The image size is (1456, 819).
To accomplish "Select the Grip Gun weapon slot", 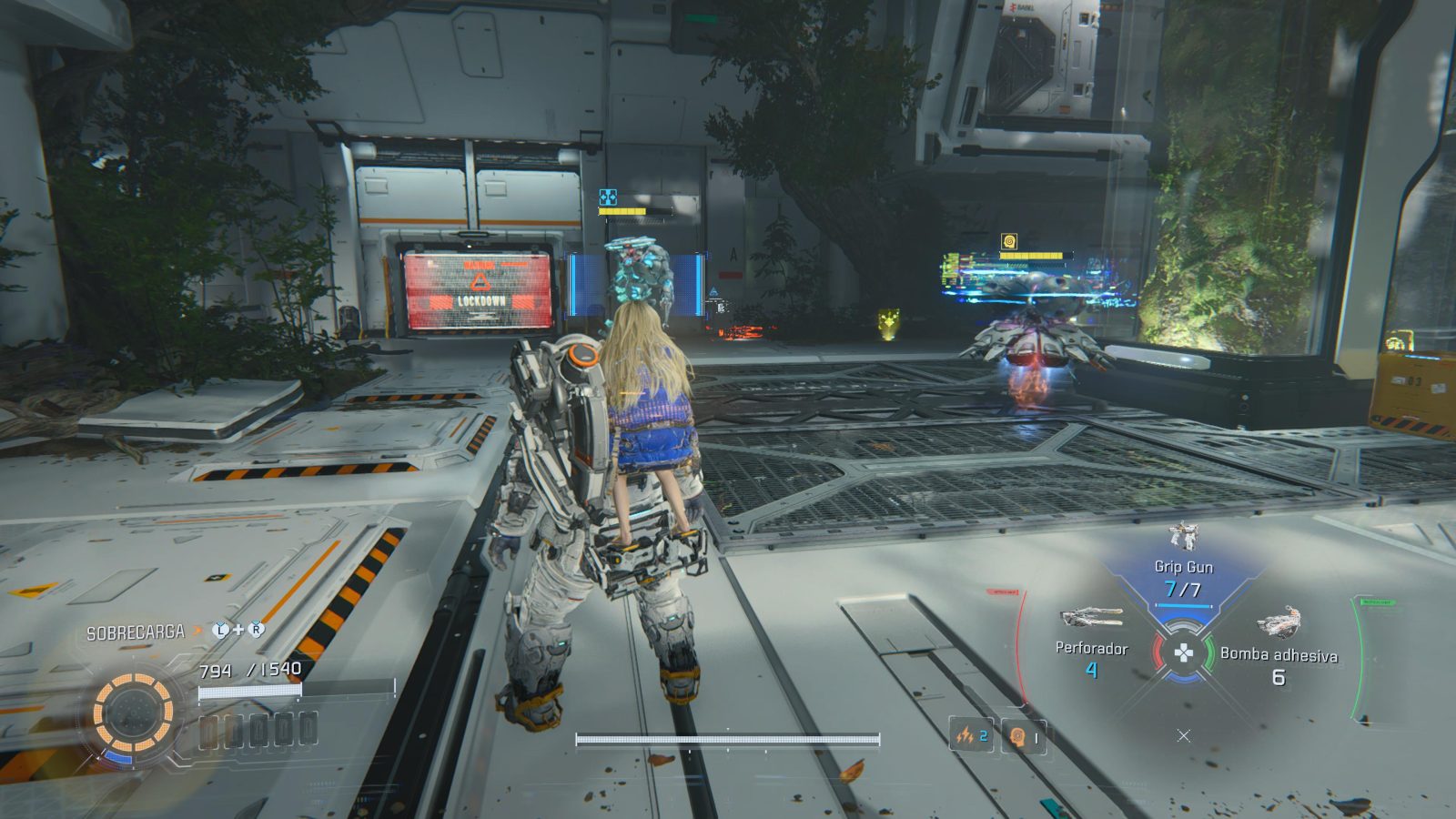I will click(x=1183, y=566).
